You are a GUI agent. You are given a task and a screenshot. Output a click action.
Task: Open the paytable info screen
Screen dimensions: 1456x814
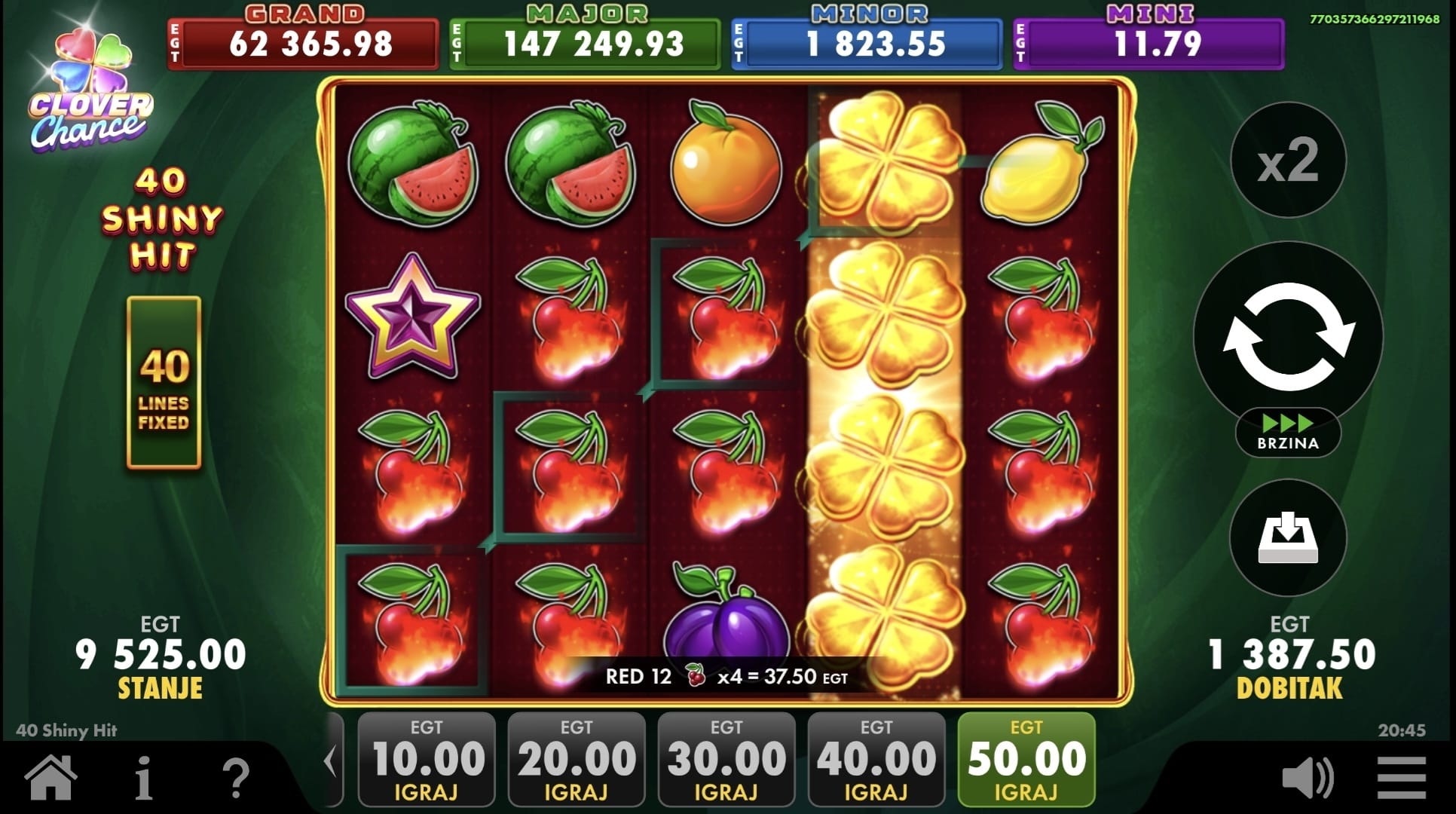143,778
